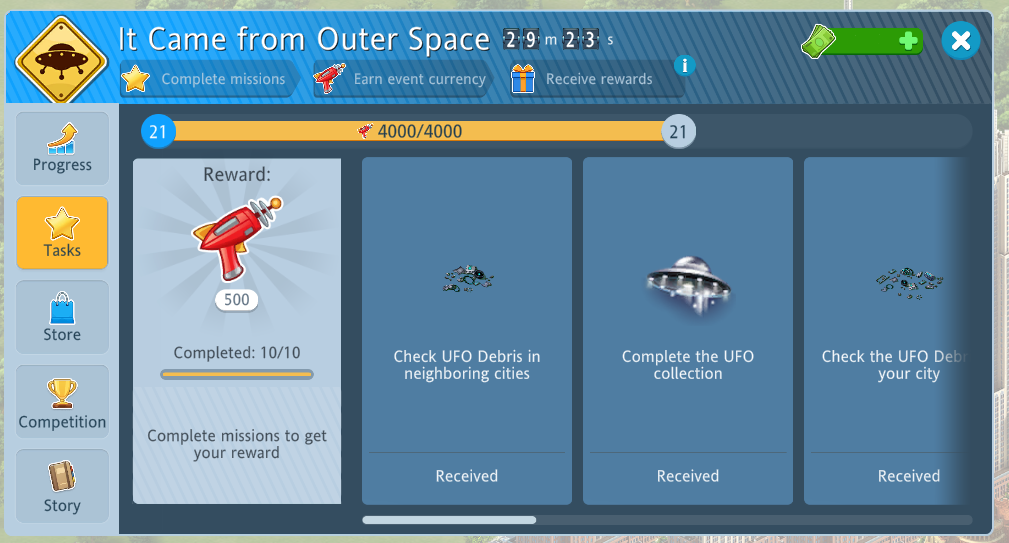Close the event window
1009x543 pixels.
(960, 40)
